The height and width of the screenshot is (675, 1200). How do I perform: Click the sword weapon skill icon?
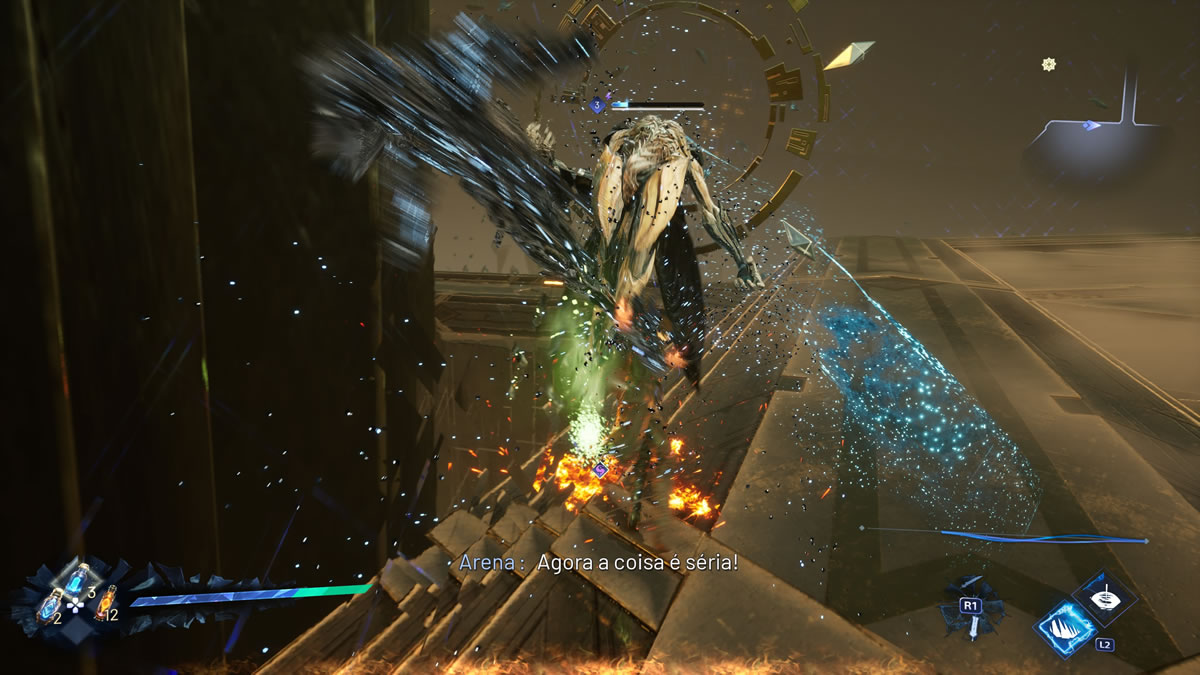tap(970, 612)
